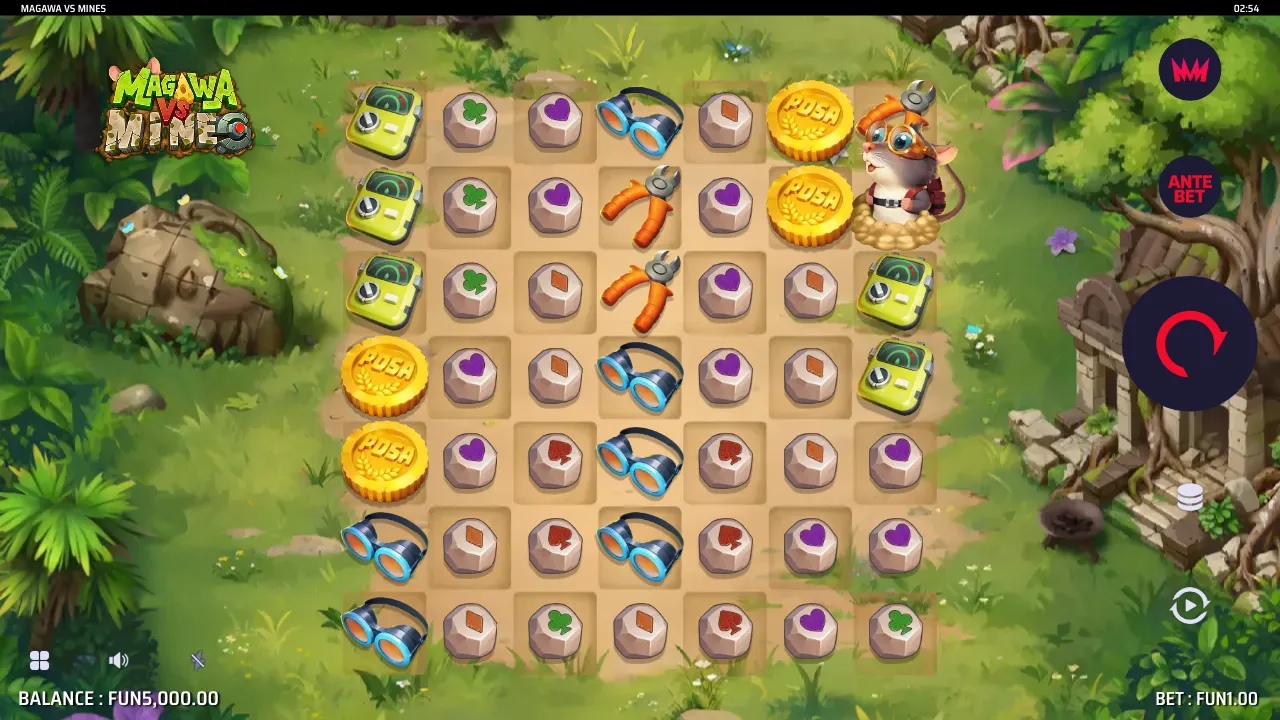Click a blue goggles symbol on the reels
Image resolution: width=1280 pixels, height=720 pixels.
point(640,120)
